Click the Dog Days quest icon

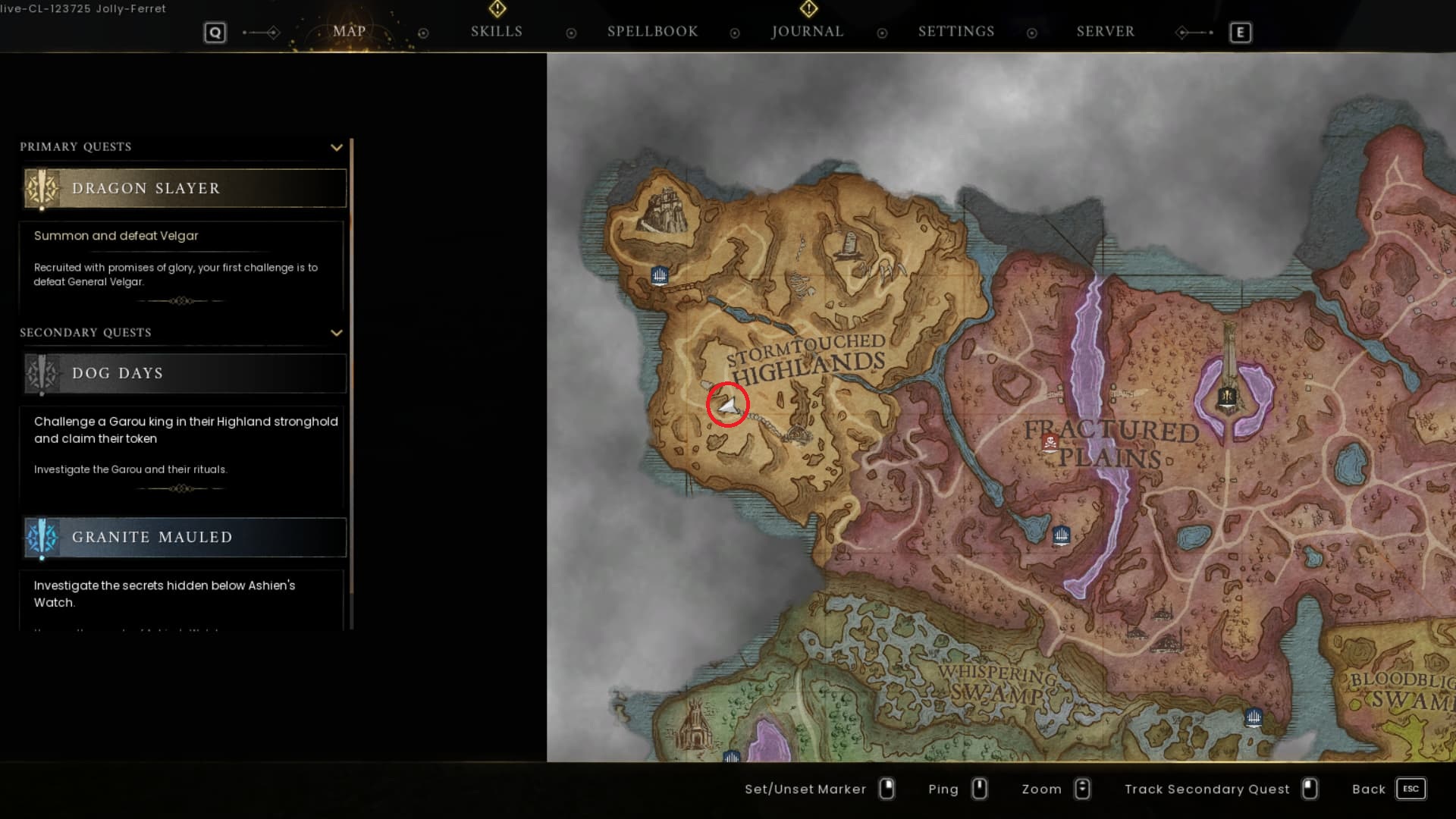click(x=42, y=373)
